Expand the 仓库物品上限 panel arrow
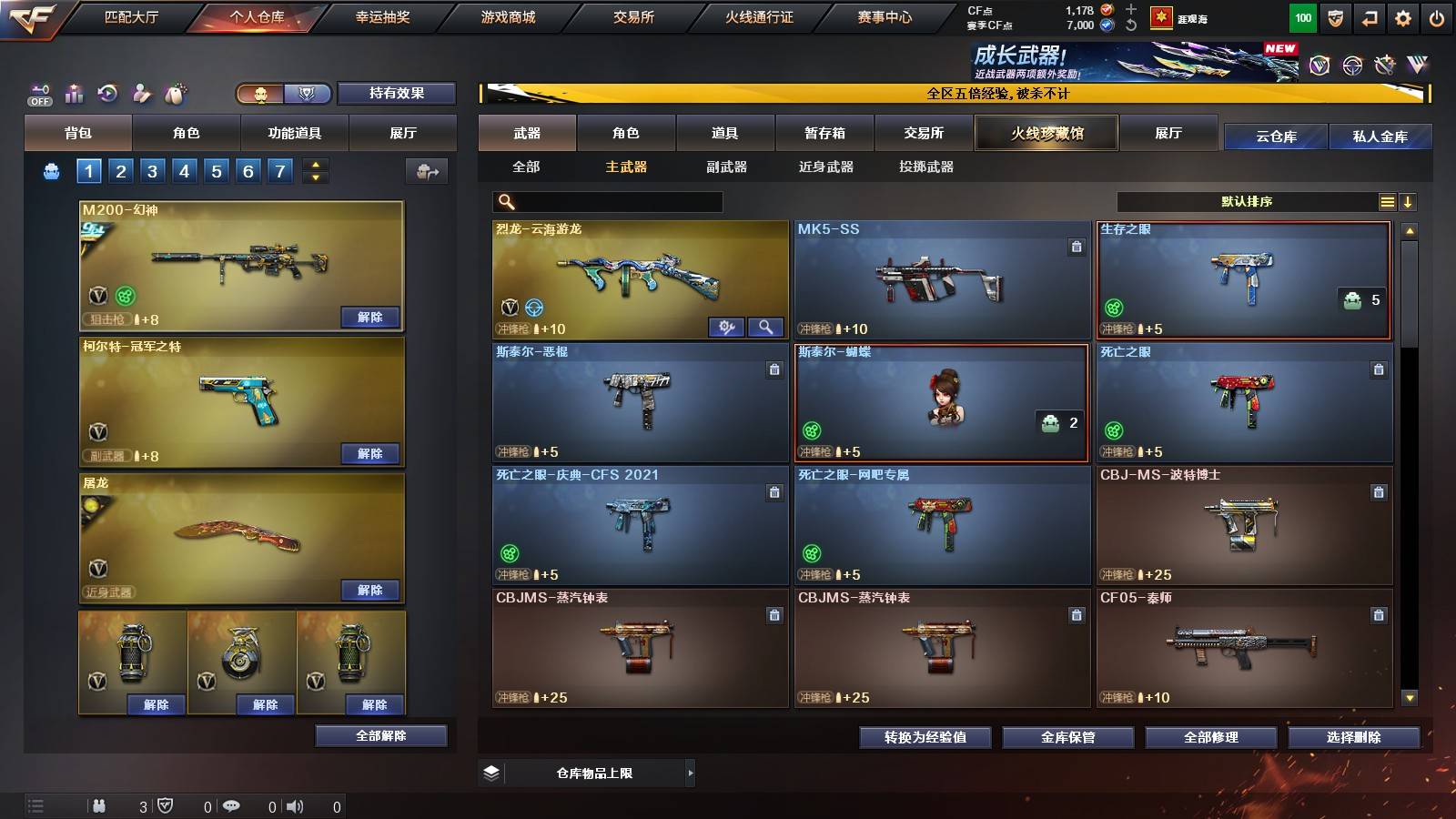The image size is (1456, 819). pyautogui.click(x=691, y=773)
